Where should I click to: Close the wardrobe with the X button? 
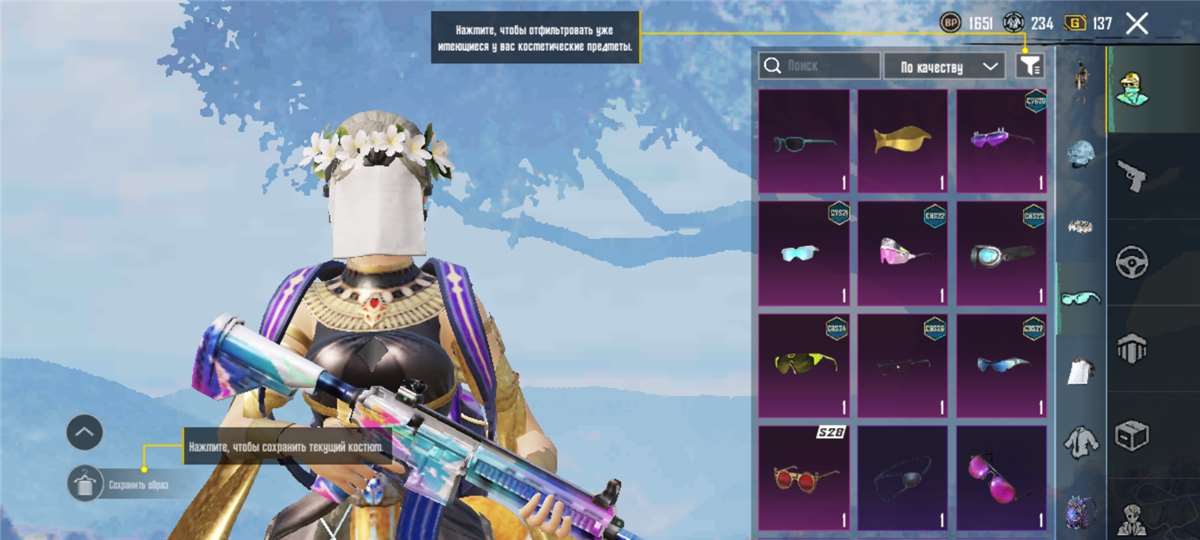pos(1137,24)
